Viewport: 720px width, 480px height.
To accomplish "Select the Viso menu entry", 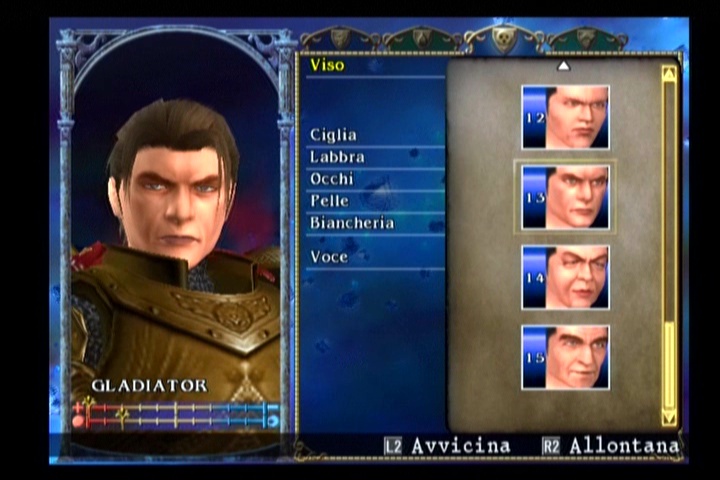I will pyautogui.click(x=327, y=65).
